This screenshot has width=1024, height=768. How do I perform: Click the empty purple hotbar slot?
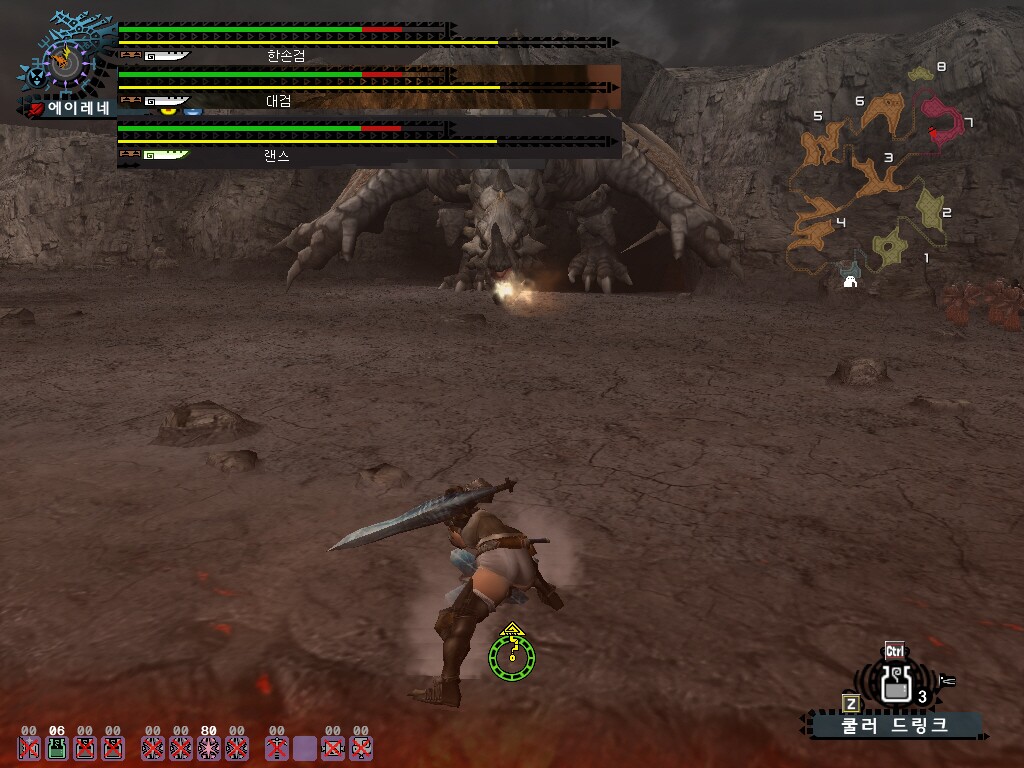[305, 748]
